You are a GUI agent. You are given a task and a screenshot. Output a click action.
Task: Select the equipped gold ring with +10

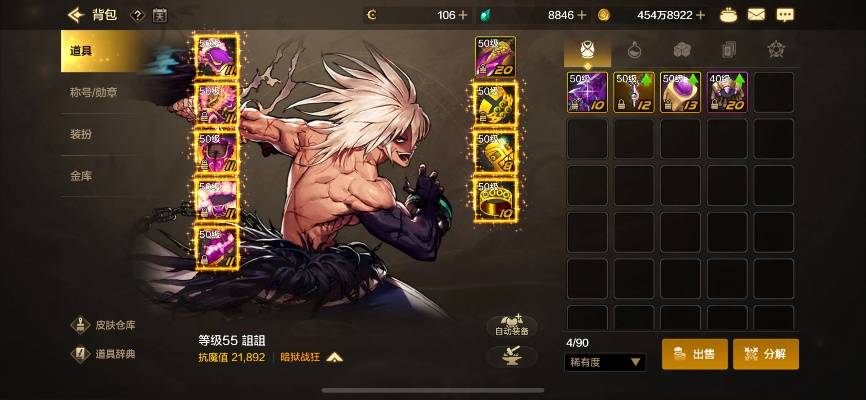point(495,199)
